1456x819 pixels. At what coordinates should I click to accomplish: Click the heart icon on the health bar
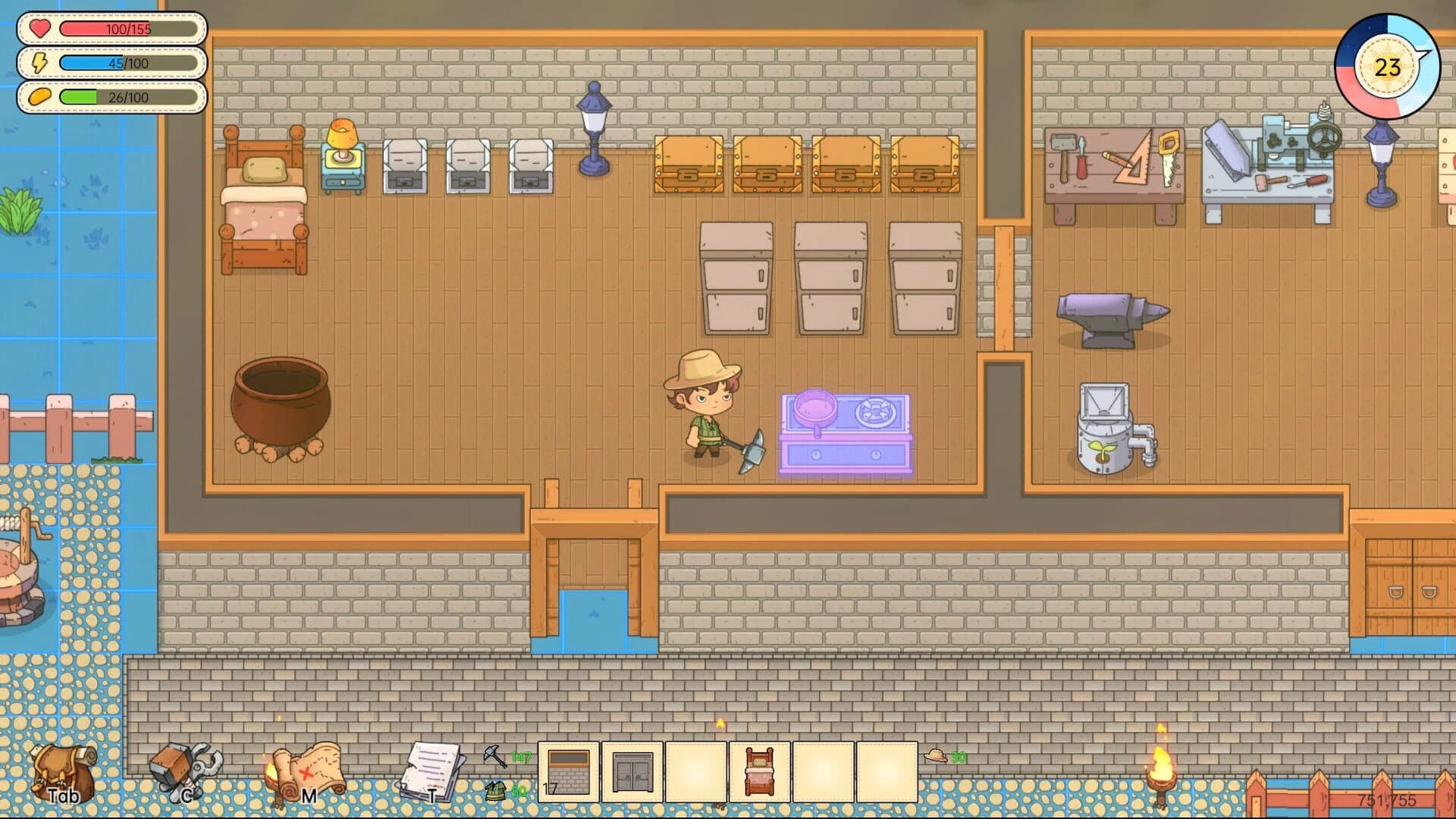point(39,27)
